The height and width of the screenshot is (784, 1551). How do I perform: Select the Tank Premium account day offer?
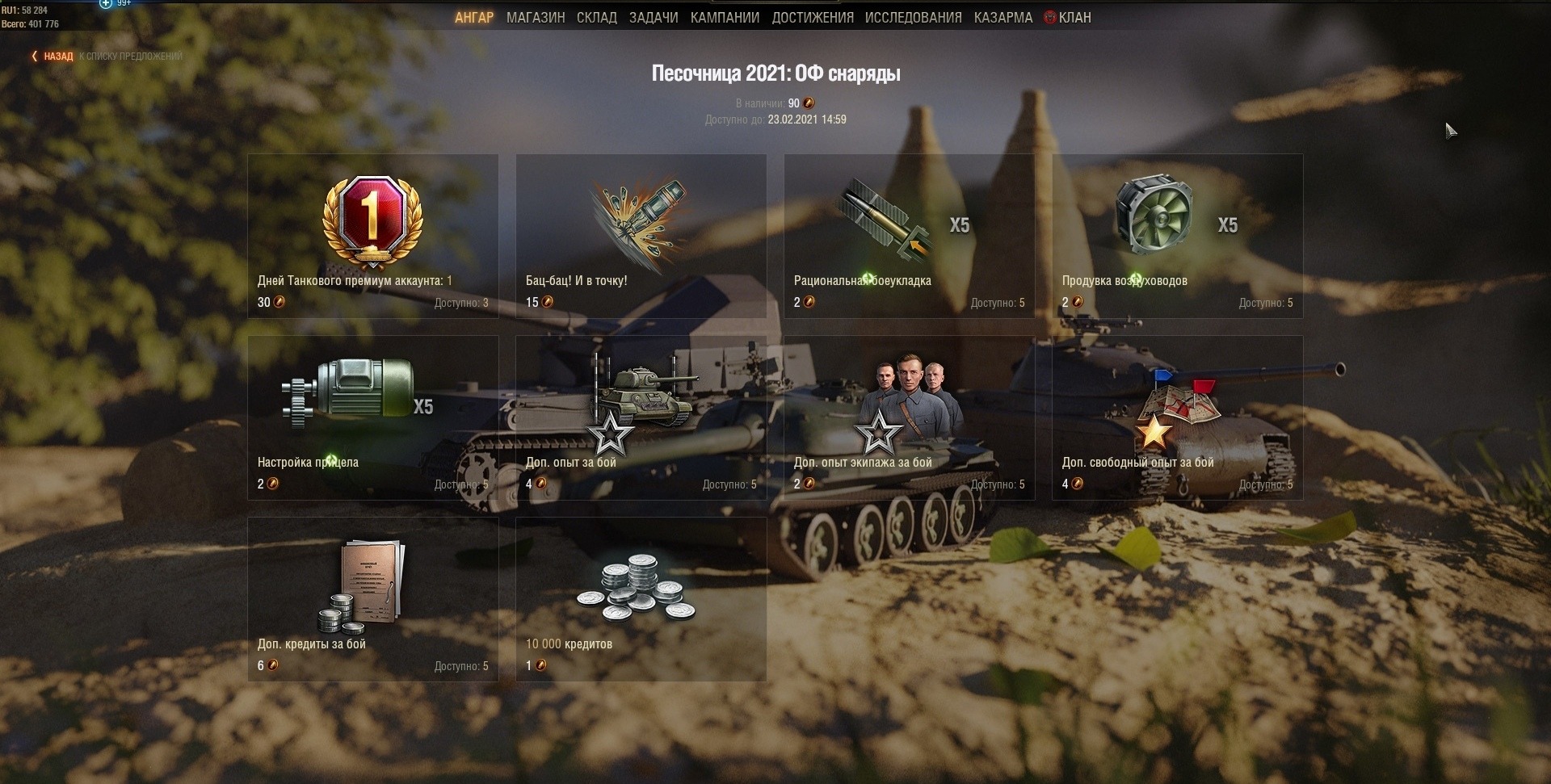(x=372, y=236)
